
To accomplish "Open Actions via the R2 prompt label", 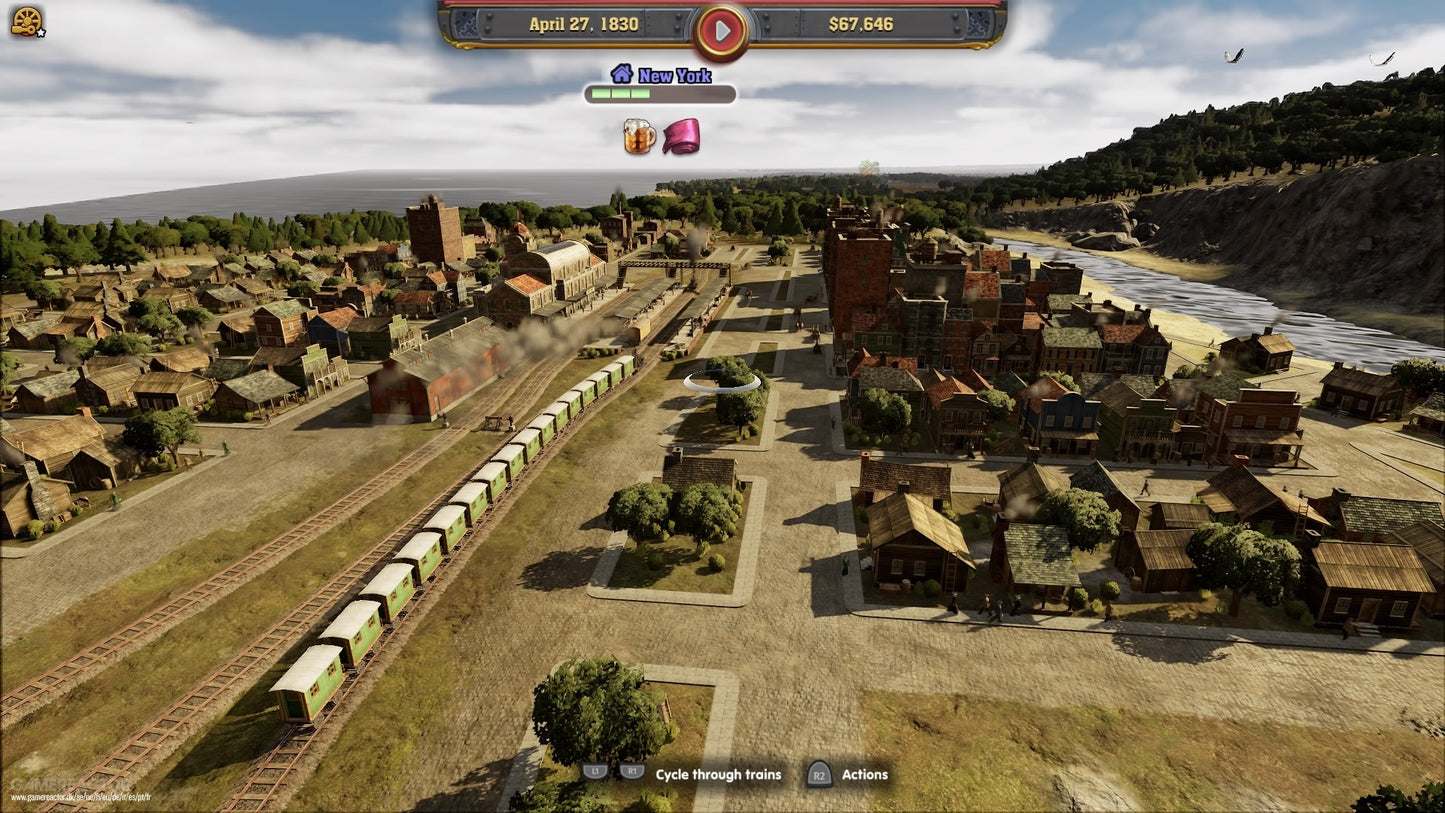I will (x=864, y=774).
